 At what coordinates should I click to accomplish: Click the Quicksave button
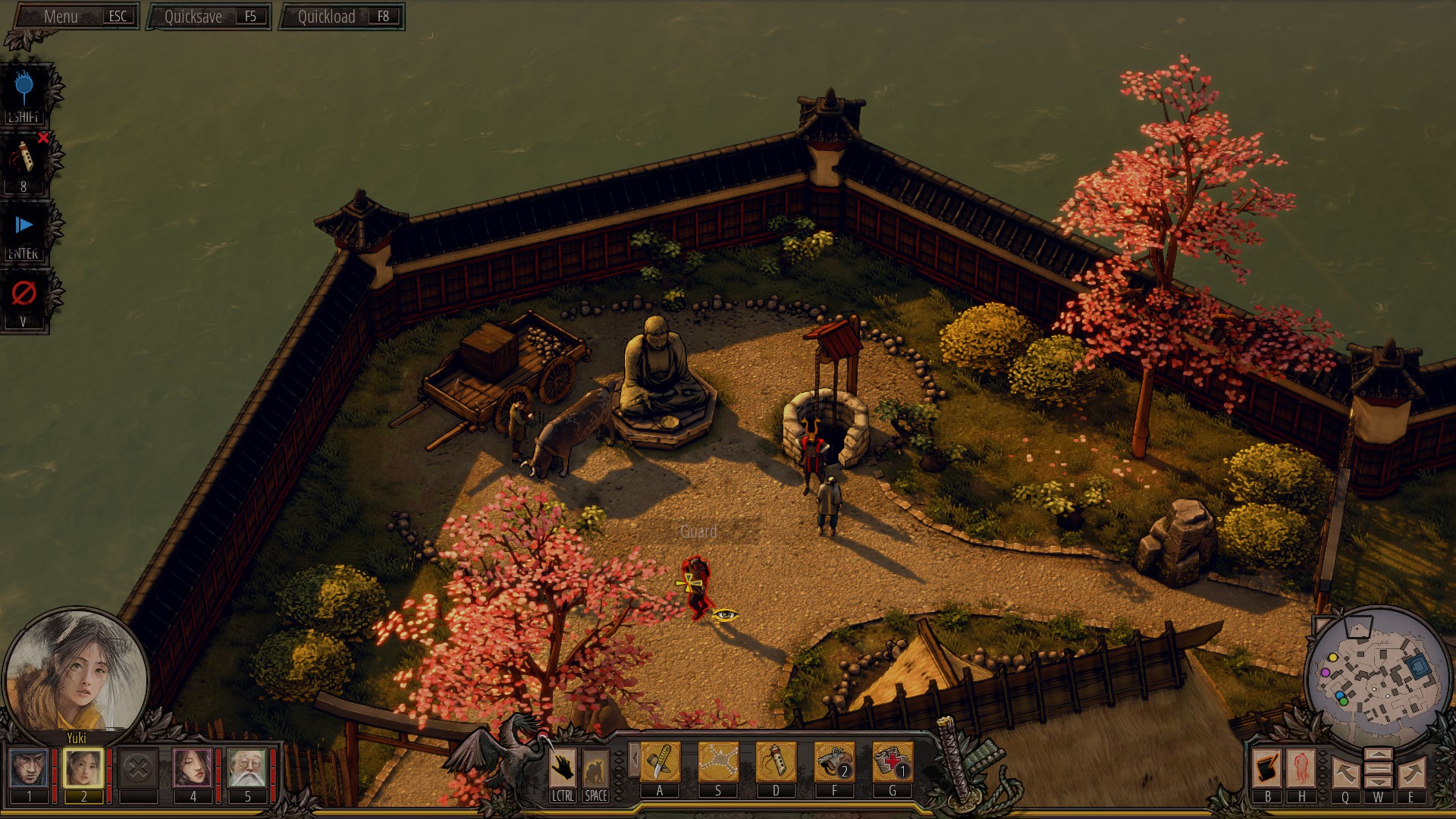point(209,17)
